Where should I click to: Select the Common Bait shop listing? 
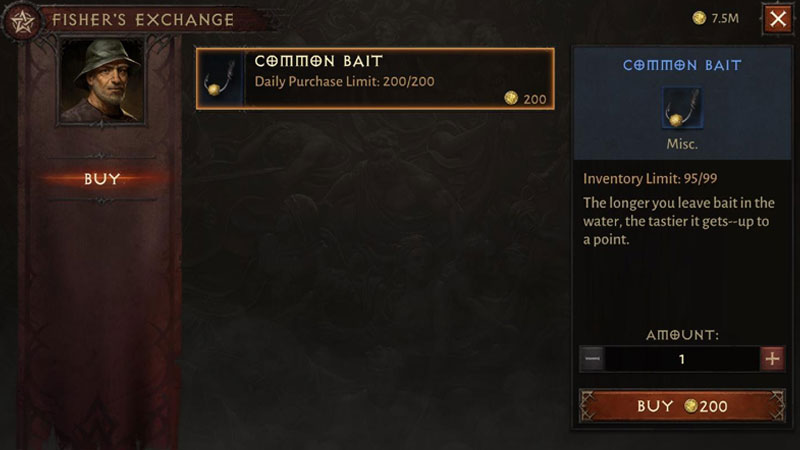point(375,78)
